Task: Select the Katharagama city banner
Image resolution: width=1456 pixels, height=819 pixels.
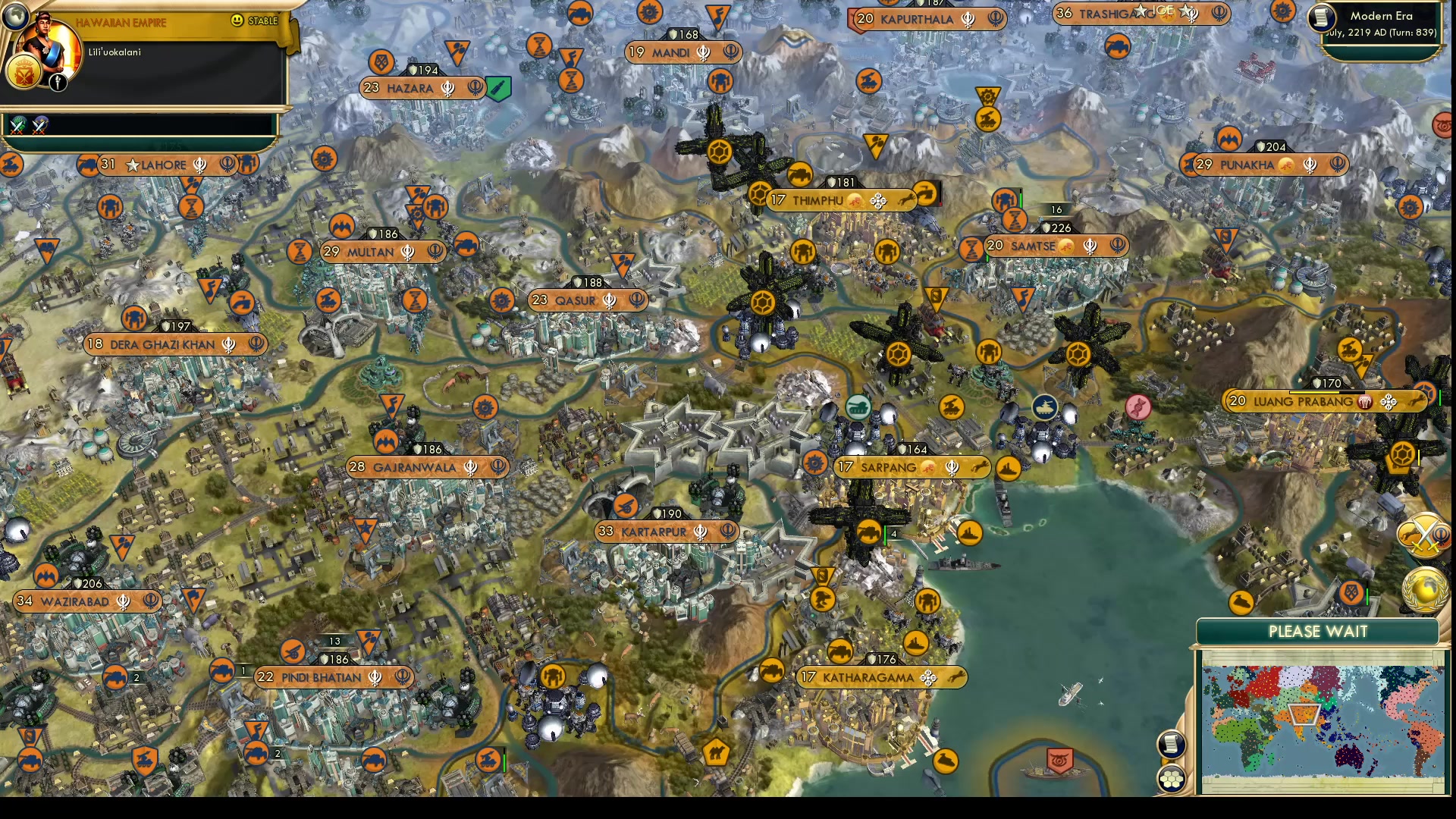Action: coord(882,678)
